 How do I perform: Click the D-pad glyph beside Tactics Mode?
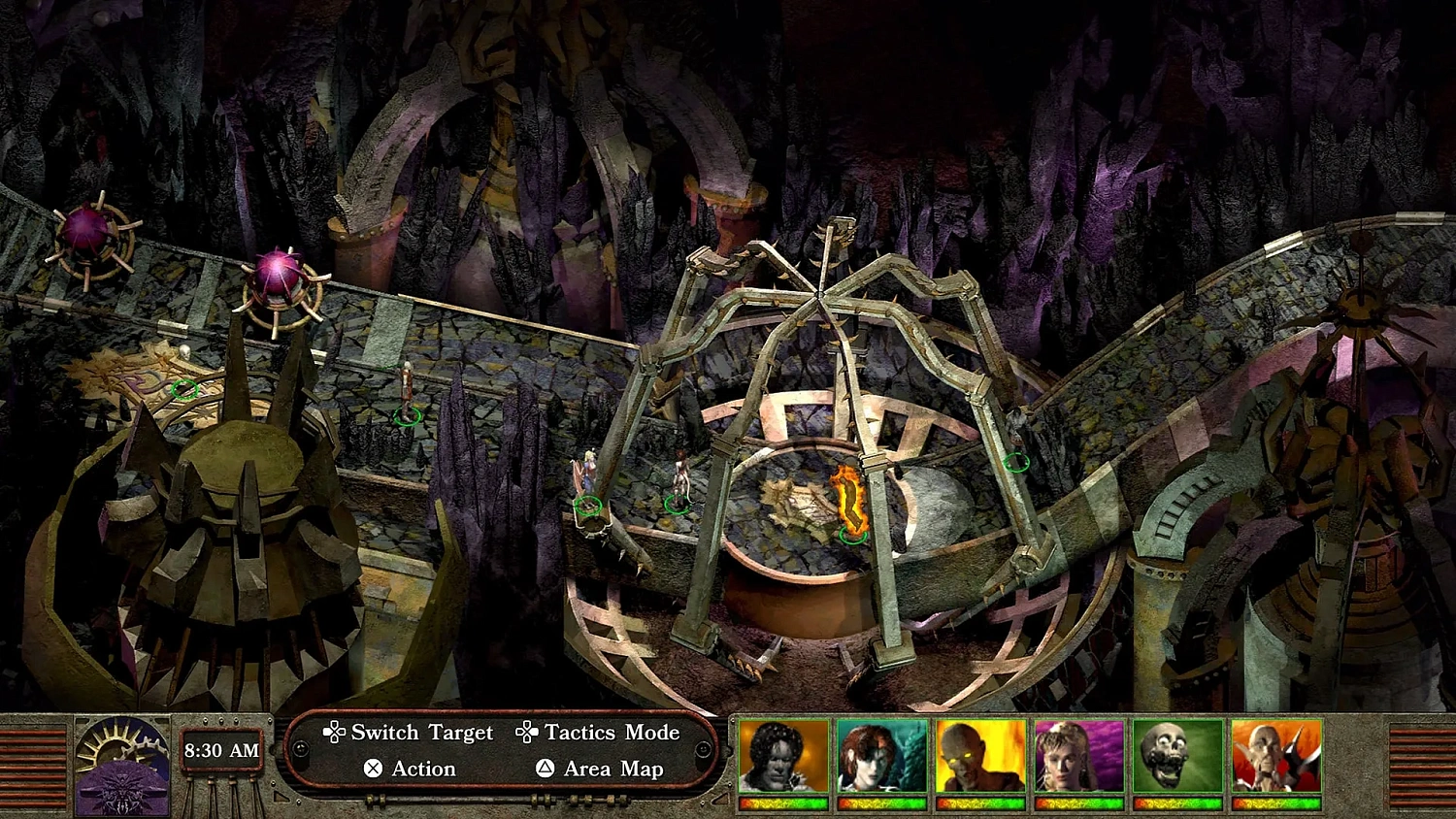point(525,733)
